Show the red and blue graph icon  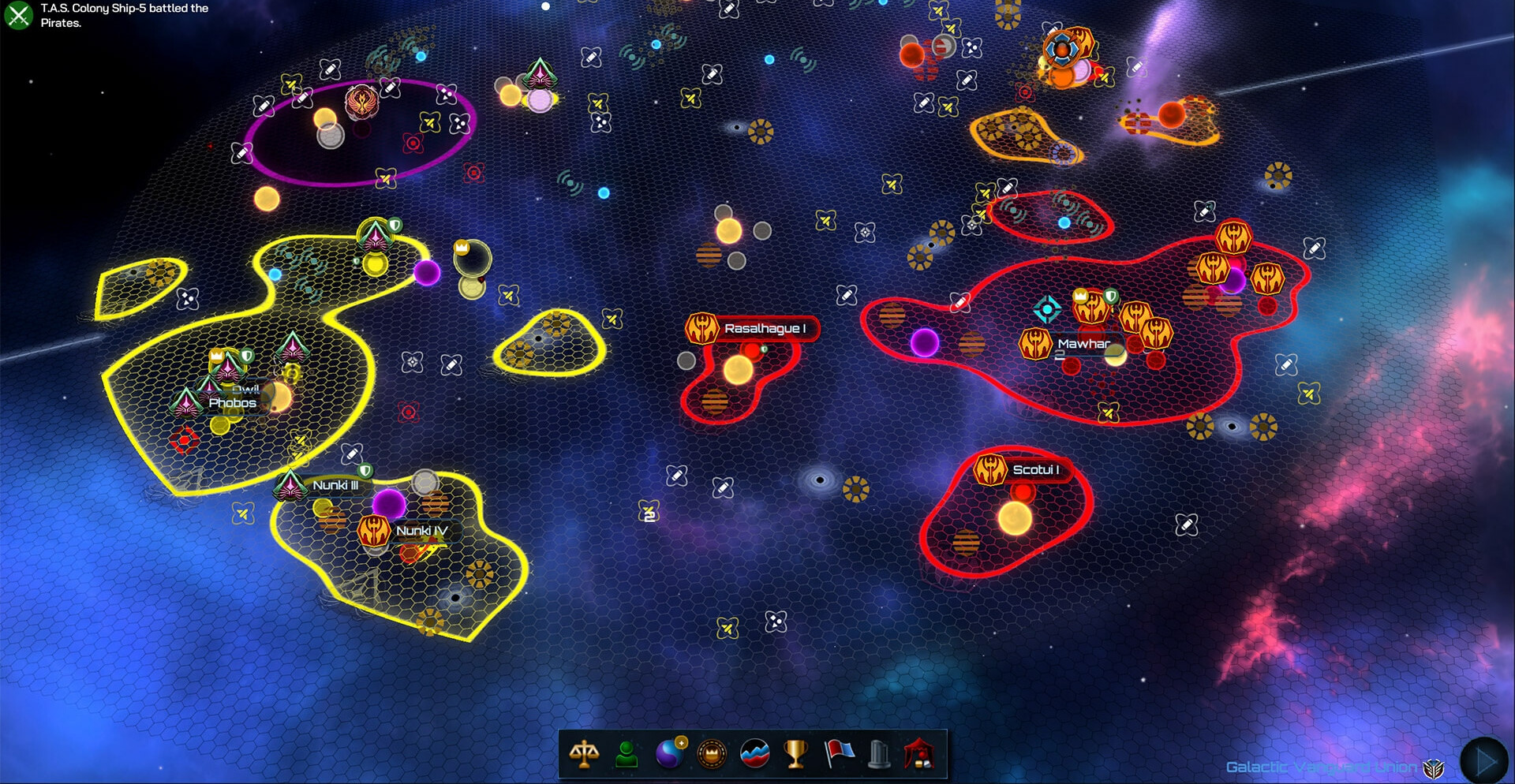[x=755, y=754]
